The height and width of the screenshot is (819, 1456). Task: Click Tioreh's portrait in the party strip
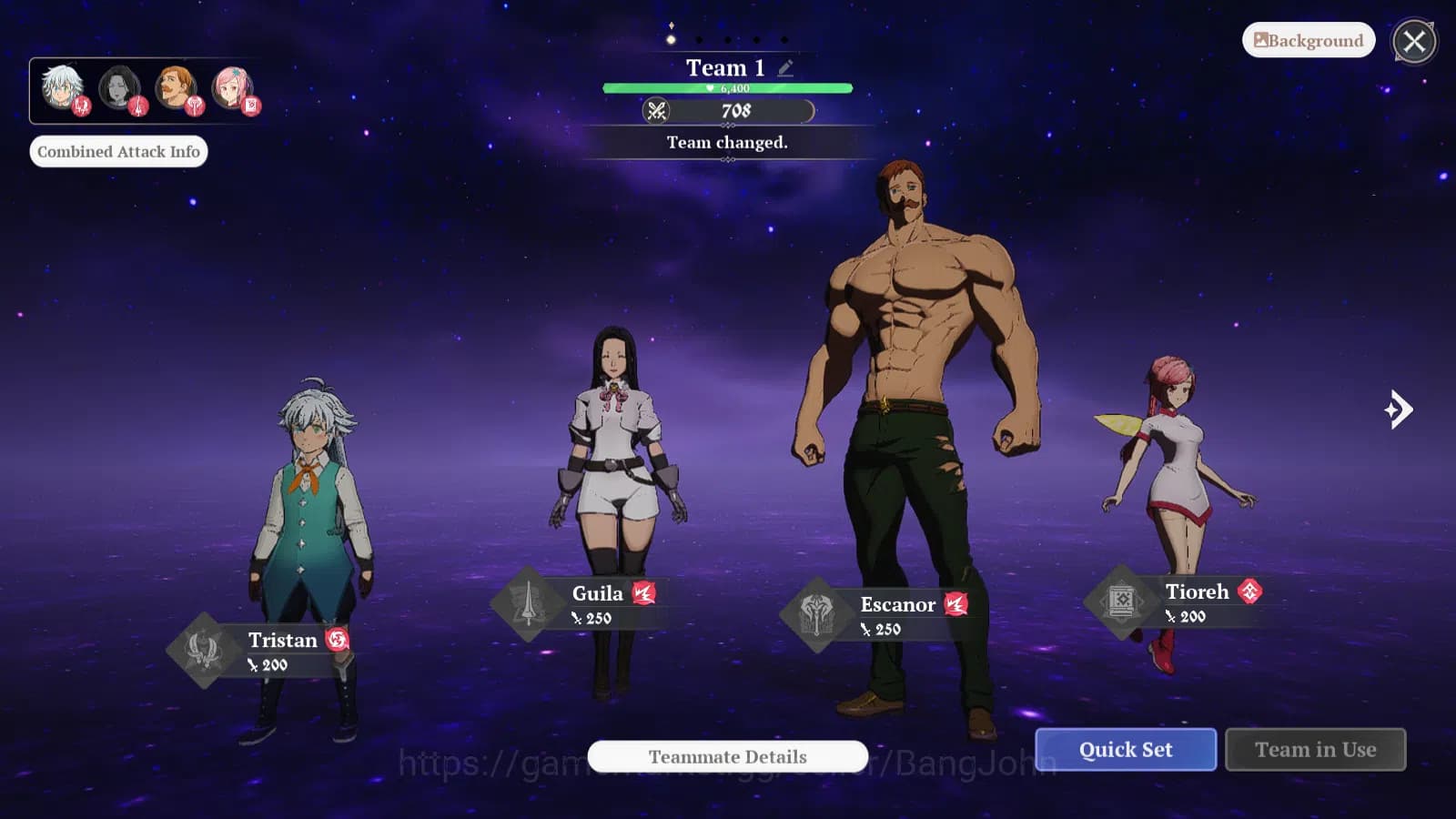click(x=229, y=86)
